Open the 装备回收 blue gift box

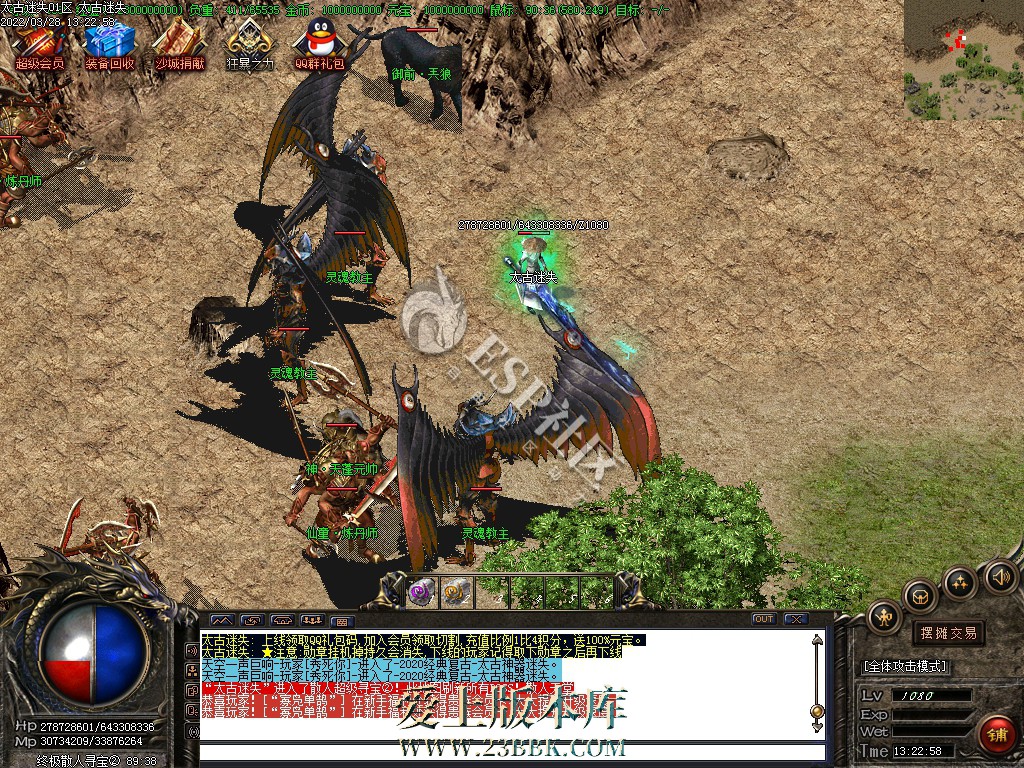point(109,42)
